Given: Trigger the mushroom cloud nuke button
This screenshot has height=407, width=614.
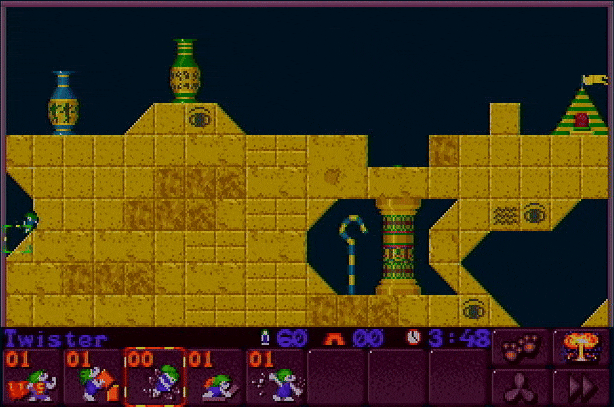Looking at the screenshot, I should coord(581,346).
